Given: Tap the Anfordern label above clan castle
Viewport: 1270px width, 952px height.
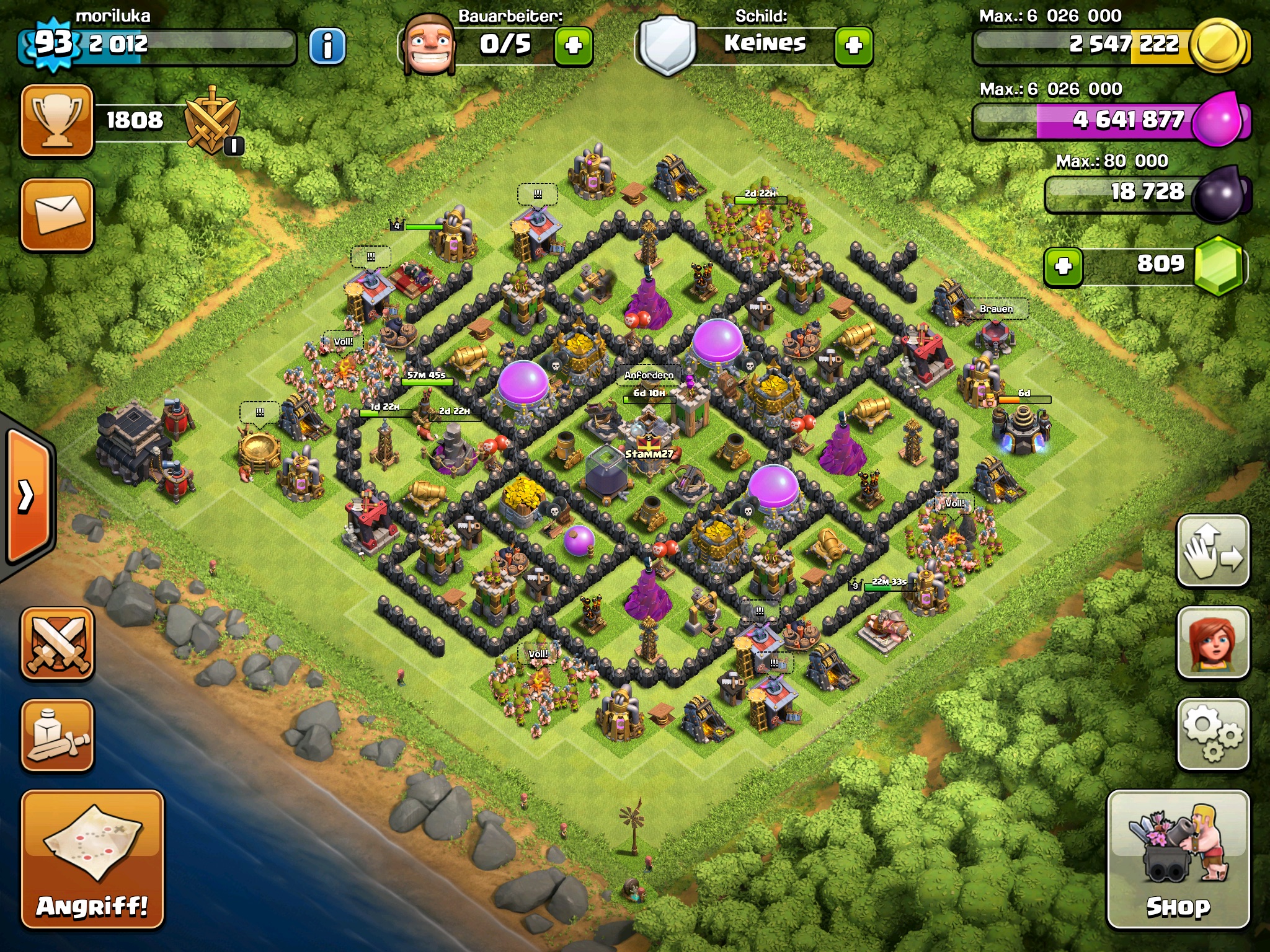Looking at the screenshot, I should [x=649, y=375].
